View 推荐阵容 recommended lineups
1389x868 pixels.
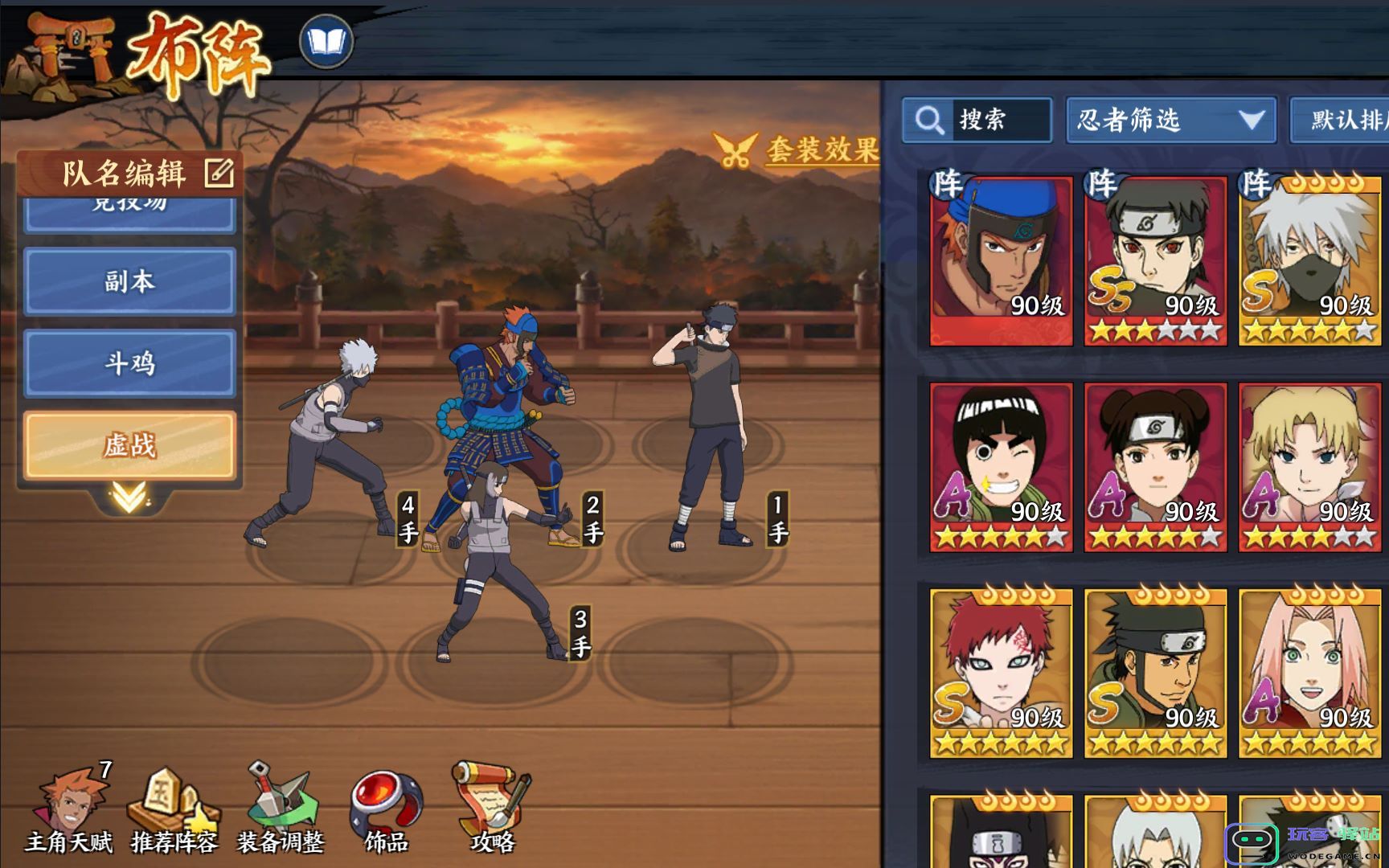click(174, 809)
